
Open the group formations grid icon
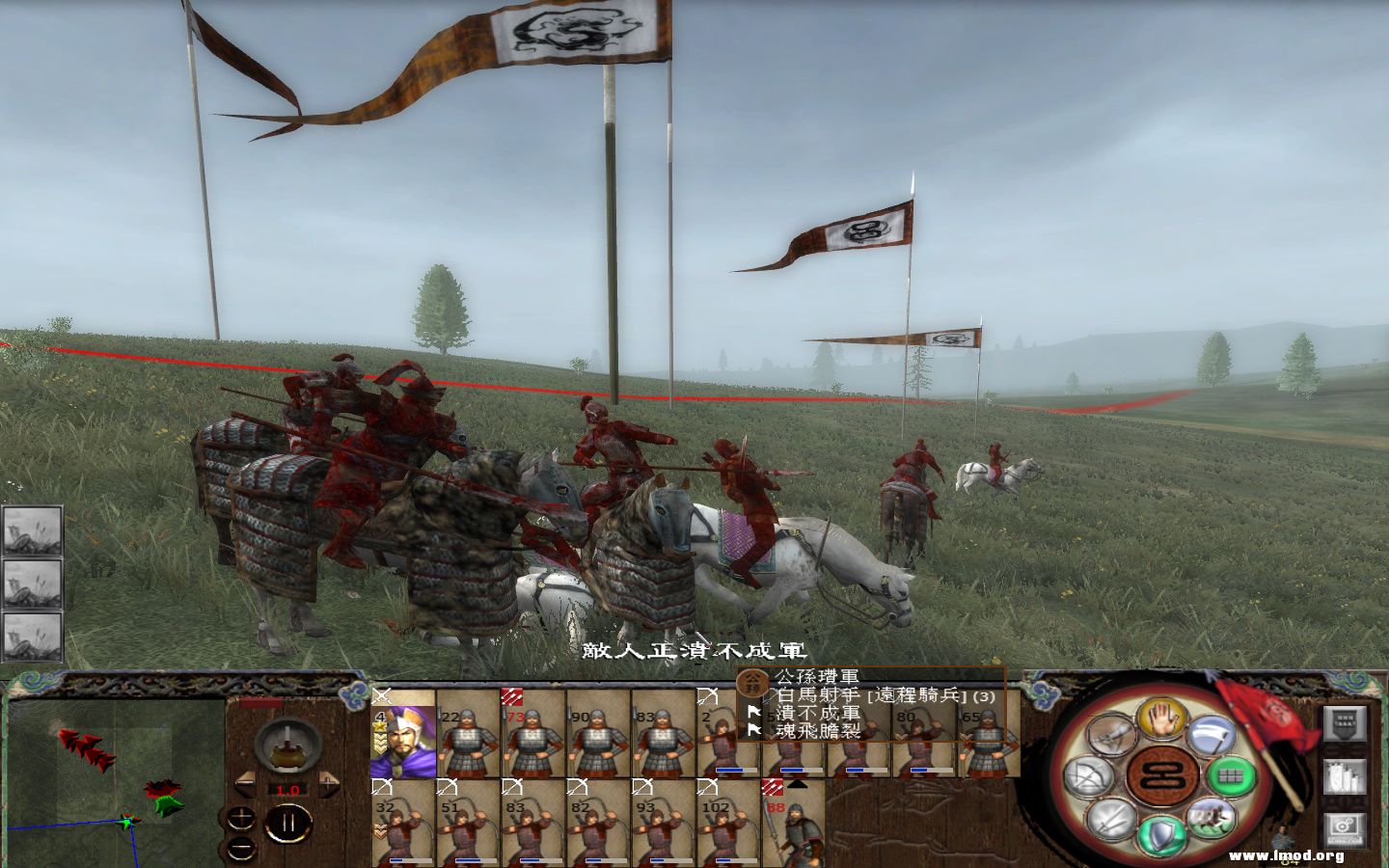(1231, 774)
